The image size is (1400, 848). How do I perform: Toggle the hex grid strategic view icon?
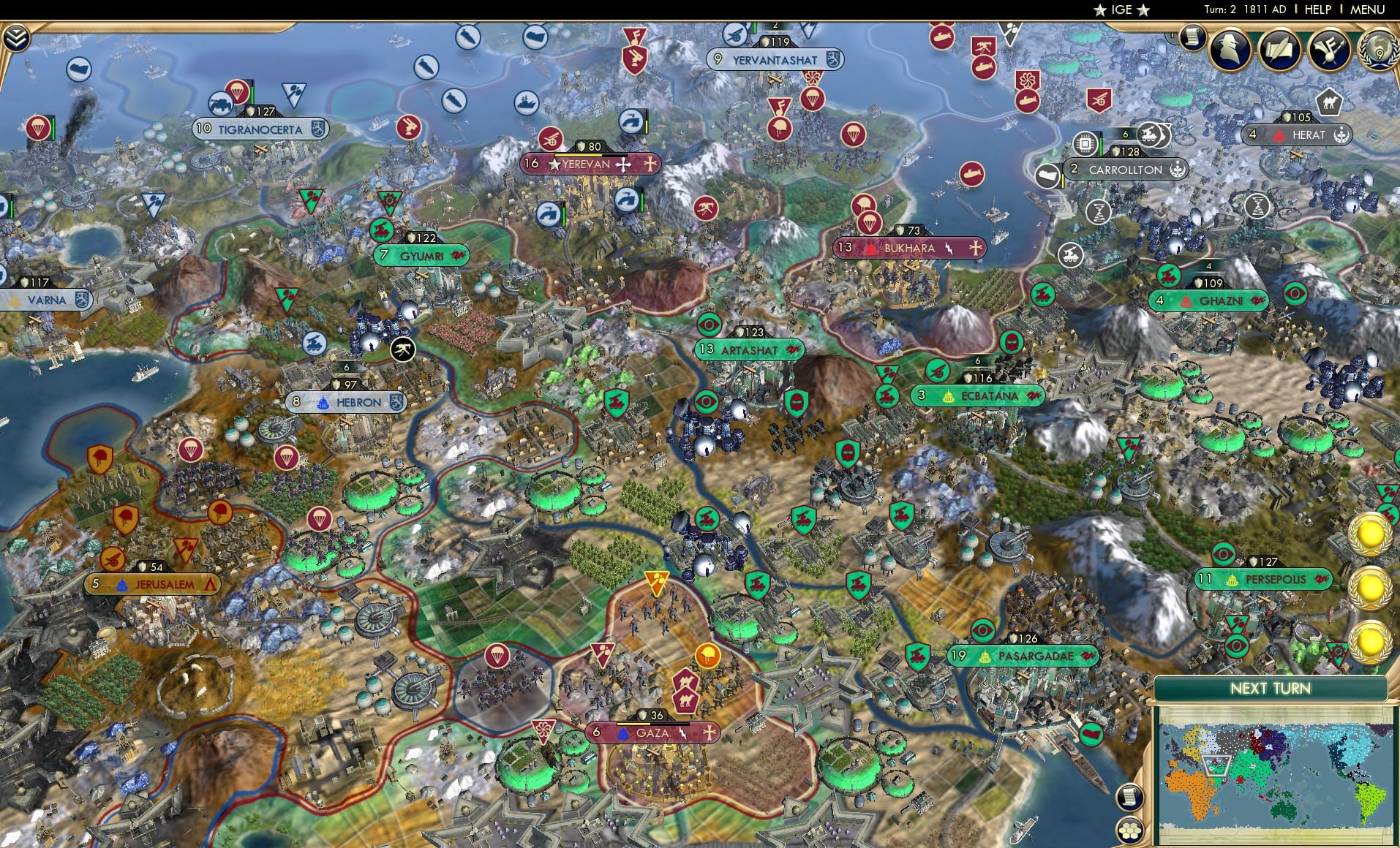[x=1129, y=831]
